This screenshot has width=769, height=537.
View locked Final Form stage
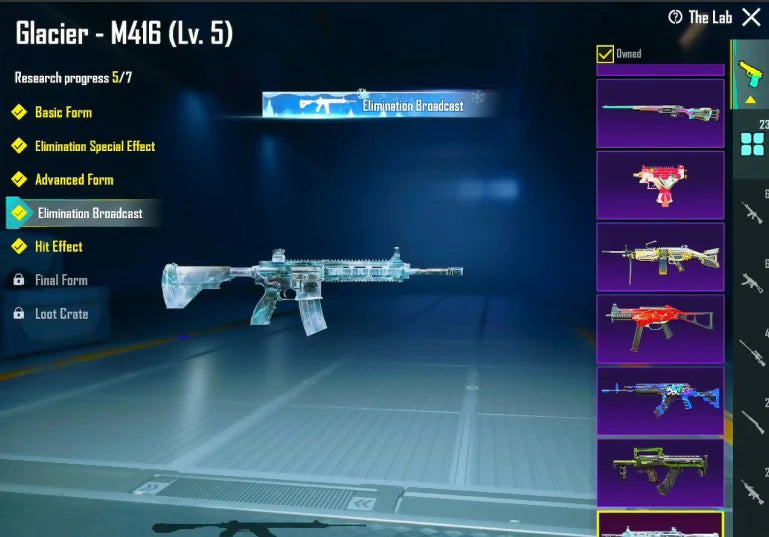point(61,280)
